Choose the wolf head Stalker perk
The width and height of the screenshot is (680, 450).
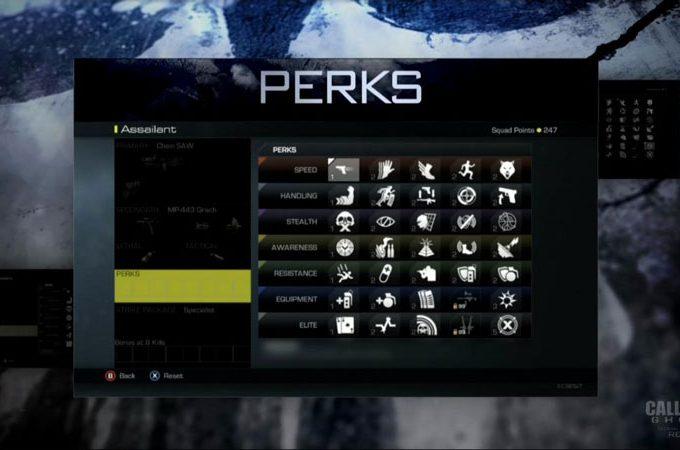coord(505,170)
